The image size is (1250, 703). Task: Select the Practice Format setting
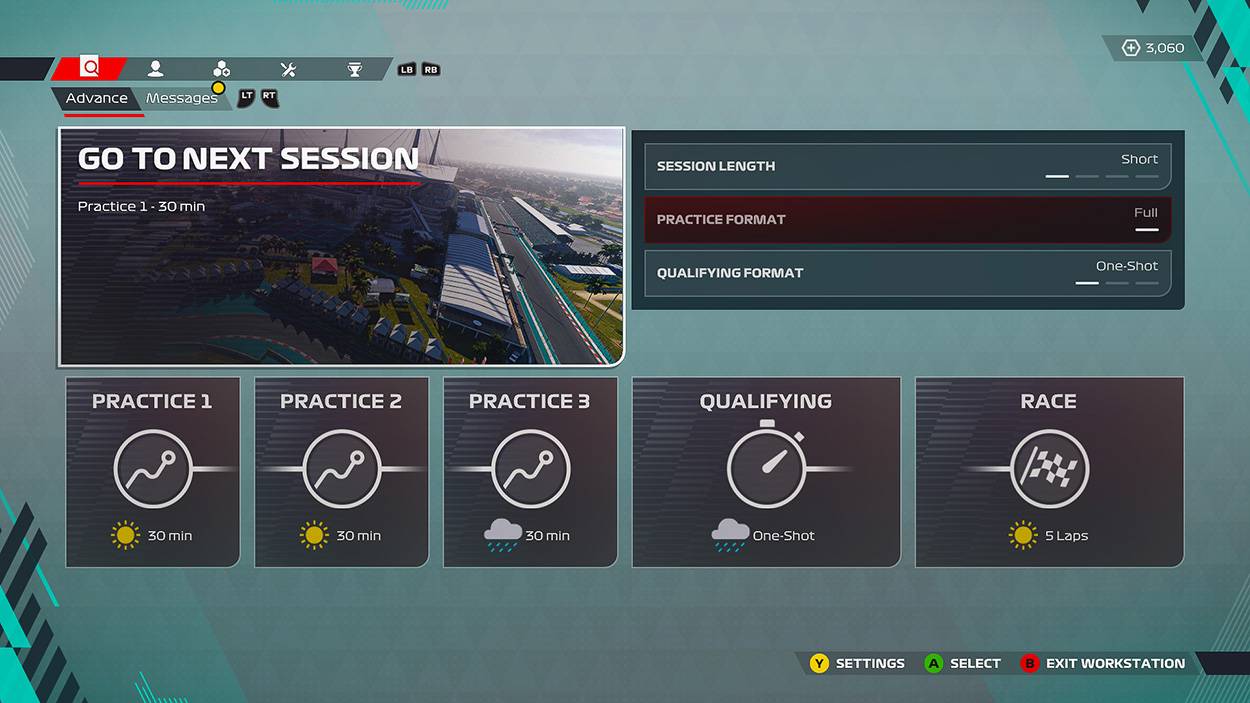907,220
